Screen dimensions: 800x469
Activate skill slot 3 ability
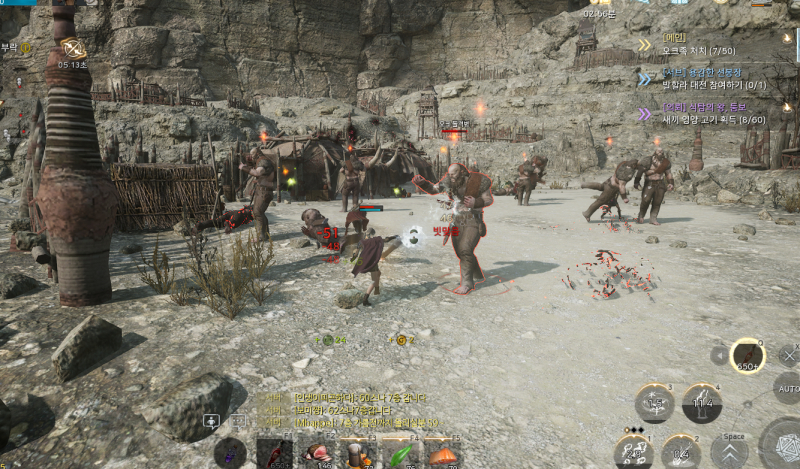point(655,403)
